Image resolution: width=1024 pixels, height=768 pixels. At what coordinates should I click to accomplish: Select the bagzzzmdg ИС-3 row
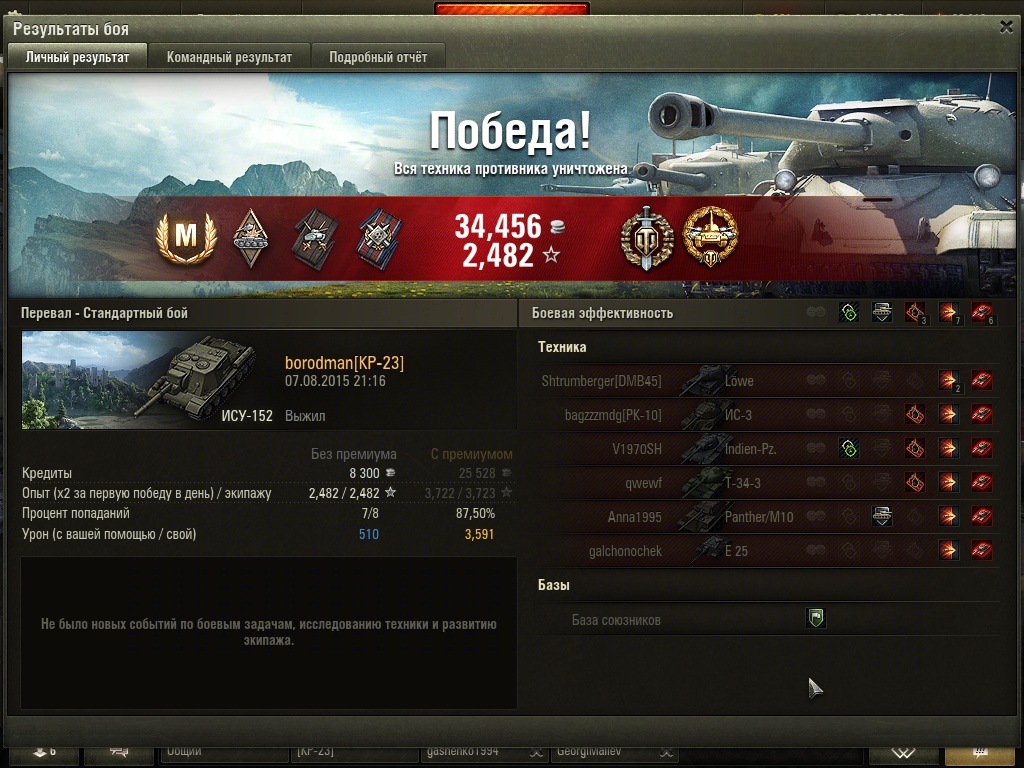point(767,415)
